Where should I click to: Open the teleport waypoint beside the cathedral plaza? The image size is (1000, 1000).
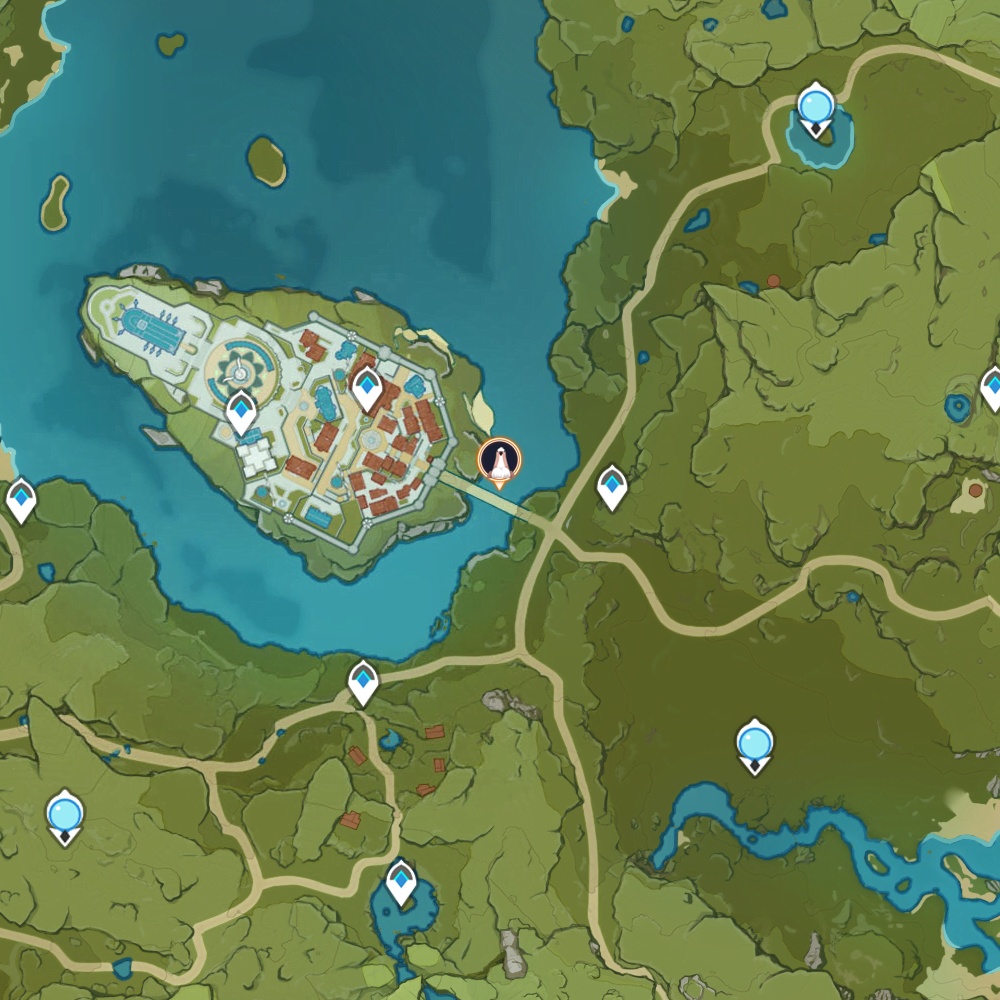pyautogui.click(x=241, y=411)
